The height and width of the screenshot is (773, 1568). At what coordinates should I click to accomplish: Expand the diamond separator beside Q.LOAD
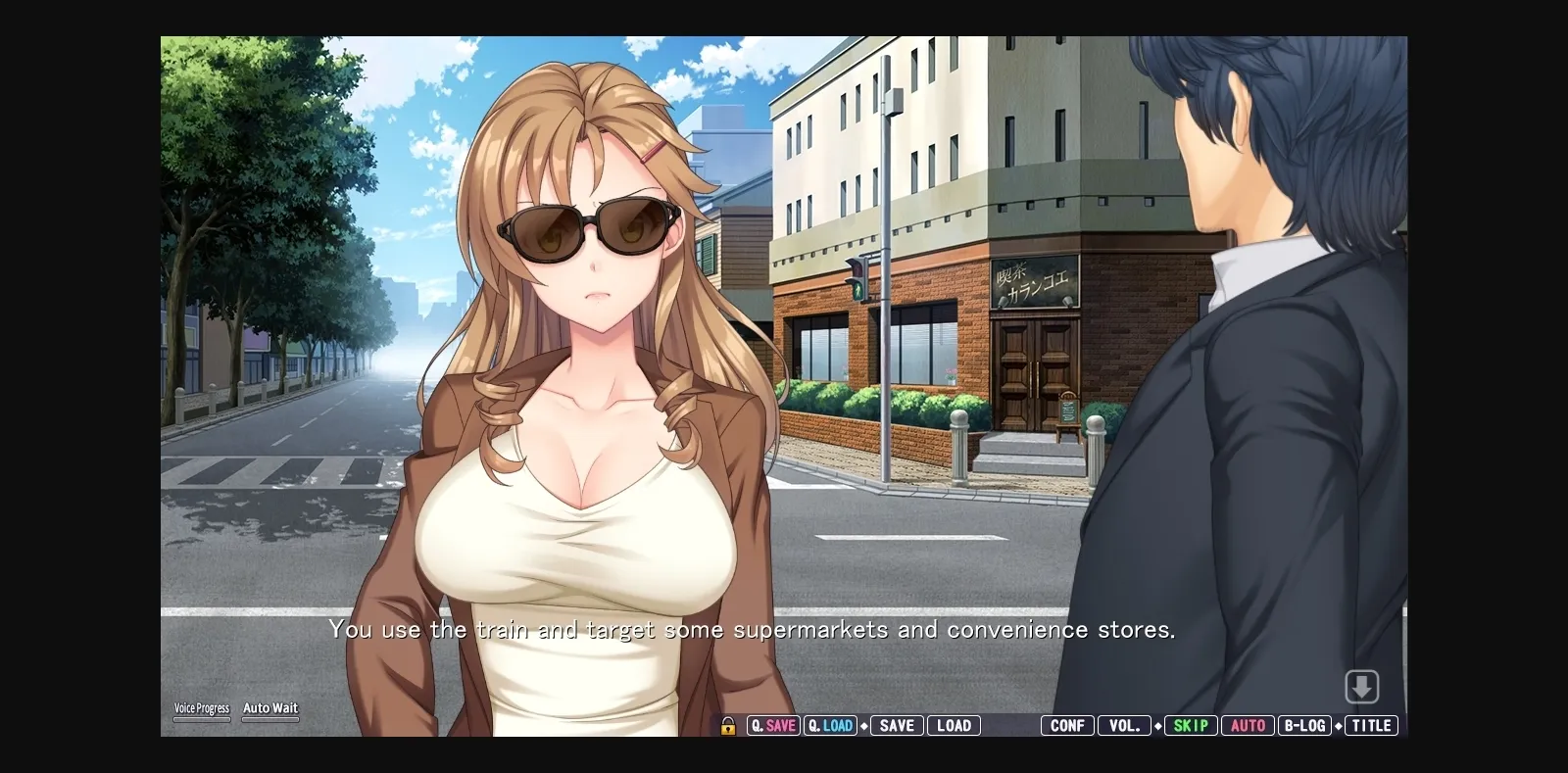click(863, 726)
